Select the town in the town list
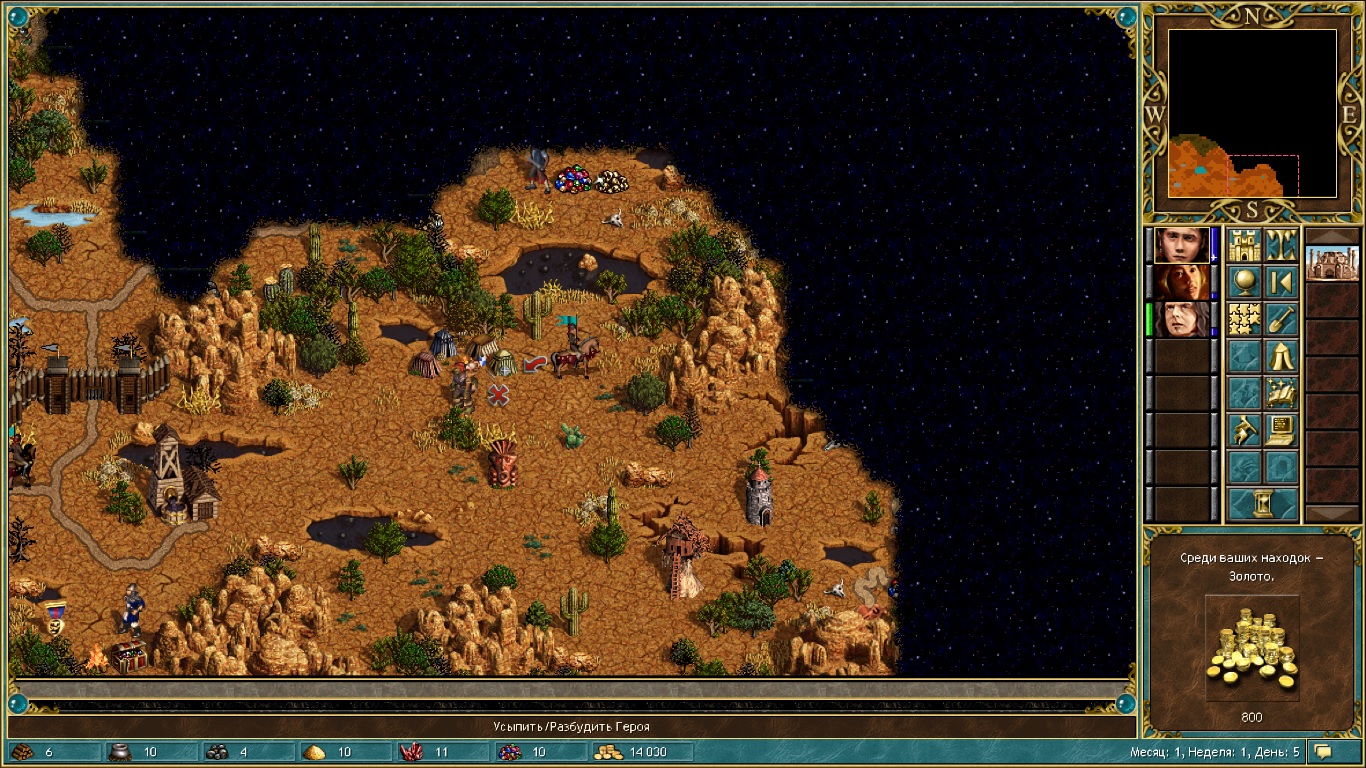This screenshot has width=1366, height=768. click(1332, 265)
